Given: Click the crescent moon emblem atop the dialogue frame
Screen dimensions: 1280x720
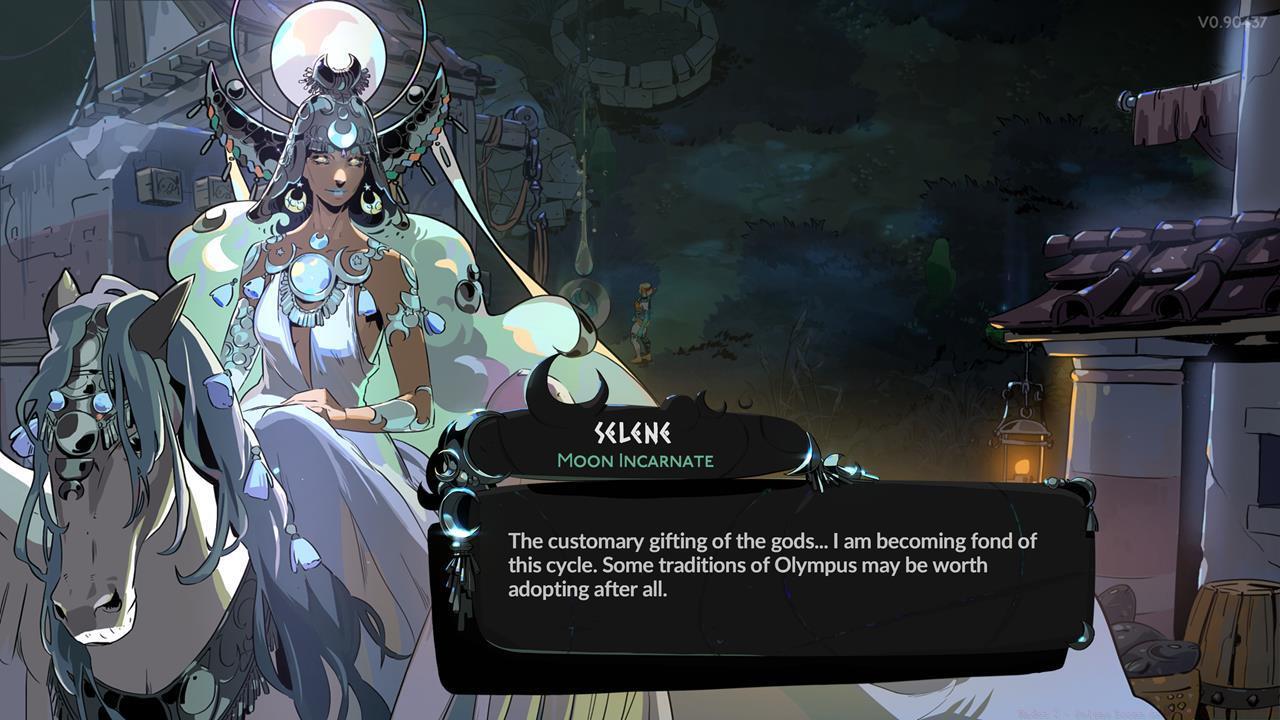Looking at the screenshot, I should pyautogui.click(x=565, y=392).
